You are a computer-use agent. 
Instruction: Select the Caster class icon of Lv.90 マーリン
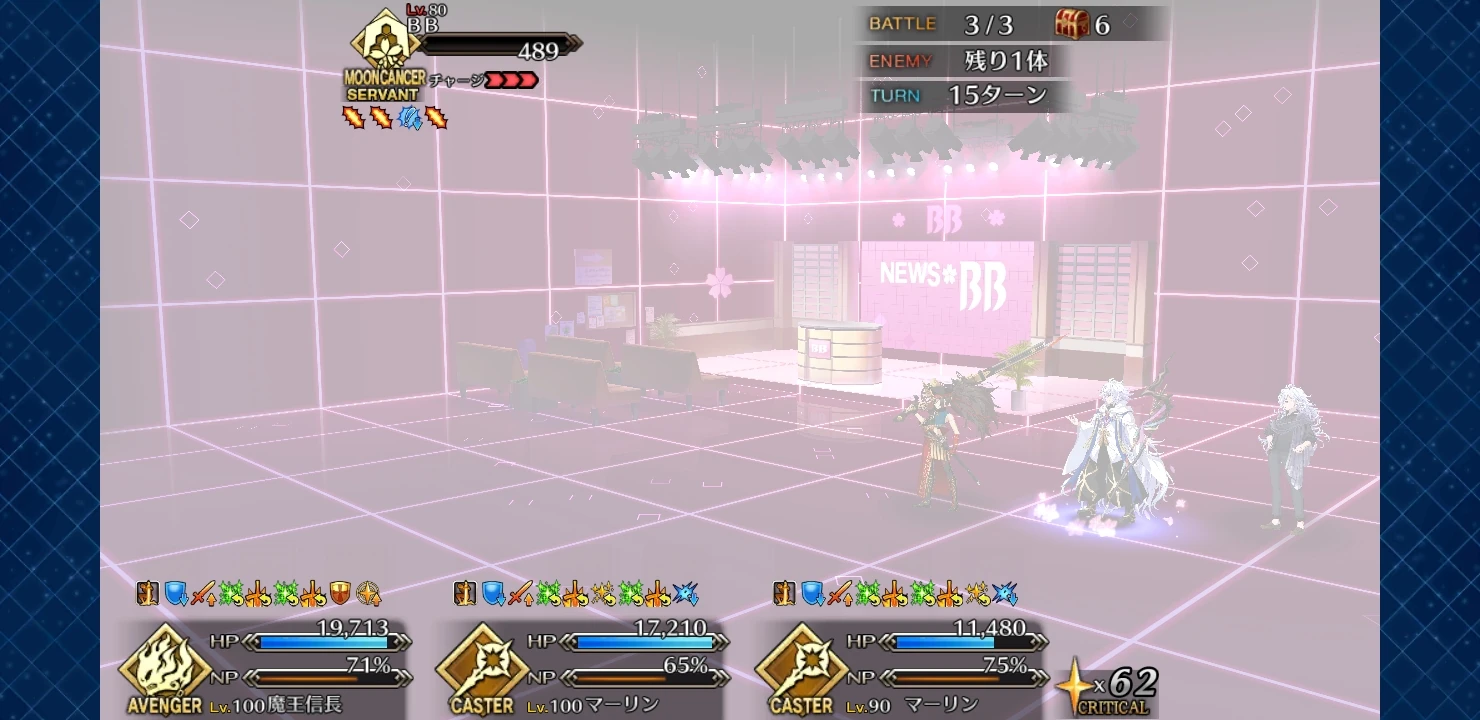[x=803, y=668]
